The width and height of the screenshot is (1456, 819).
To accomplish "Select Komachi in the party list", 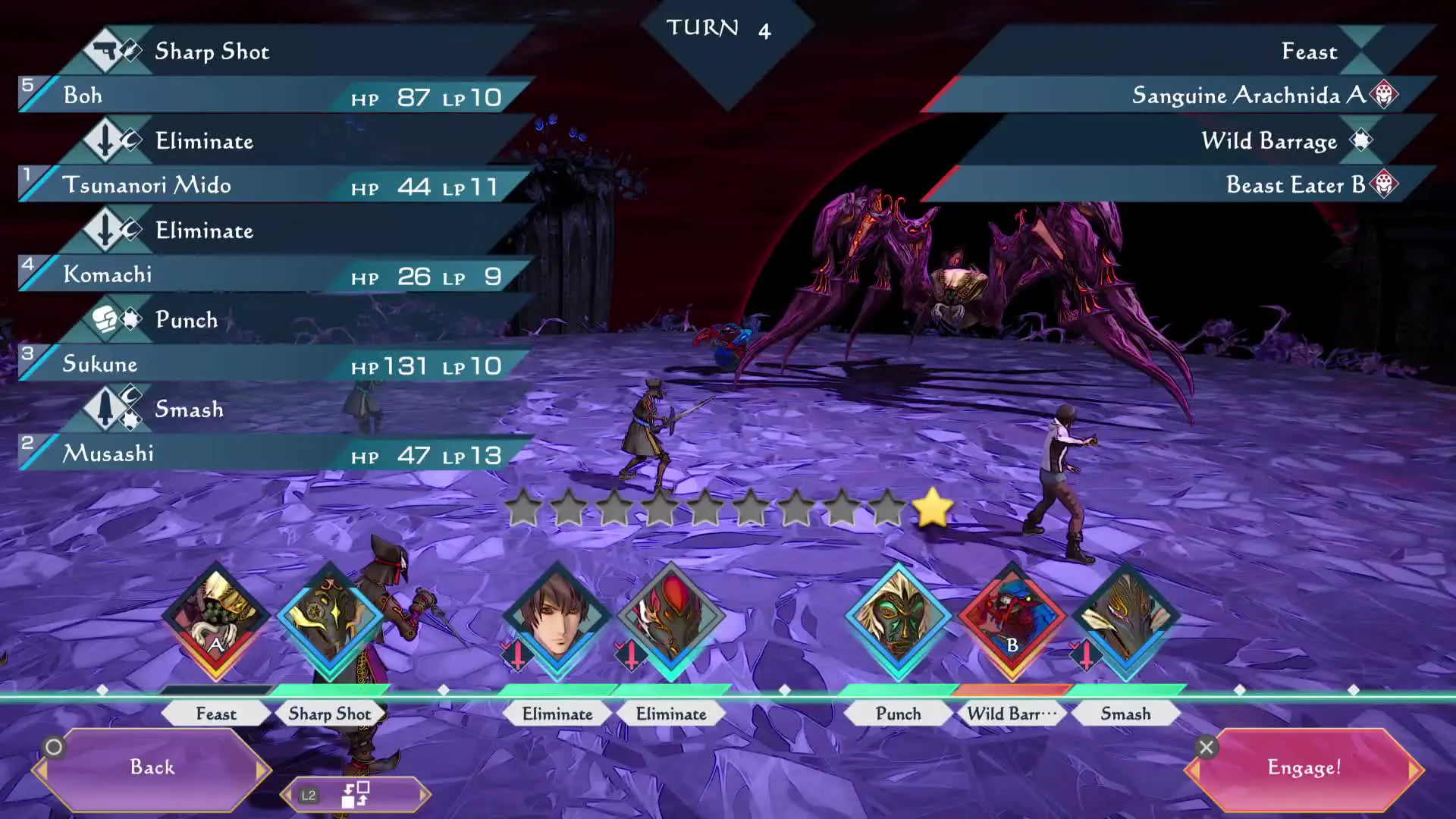I will tap(273, 275).
